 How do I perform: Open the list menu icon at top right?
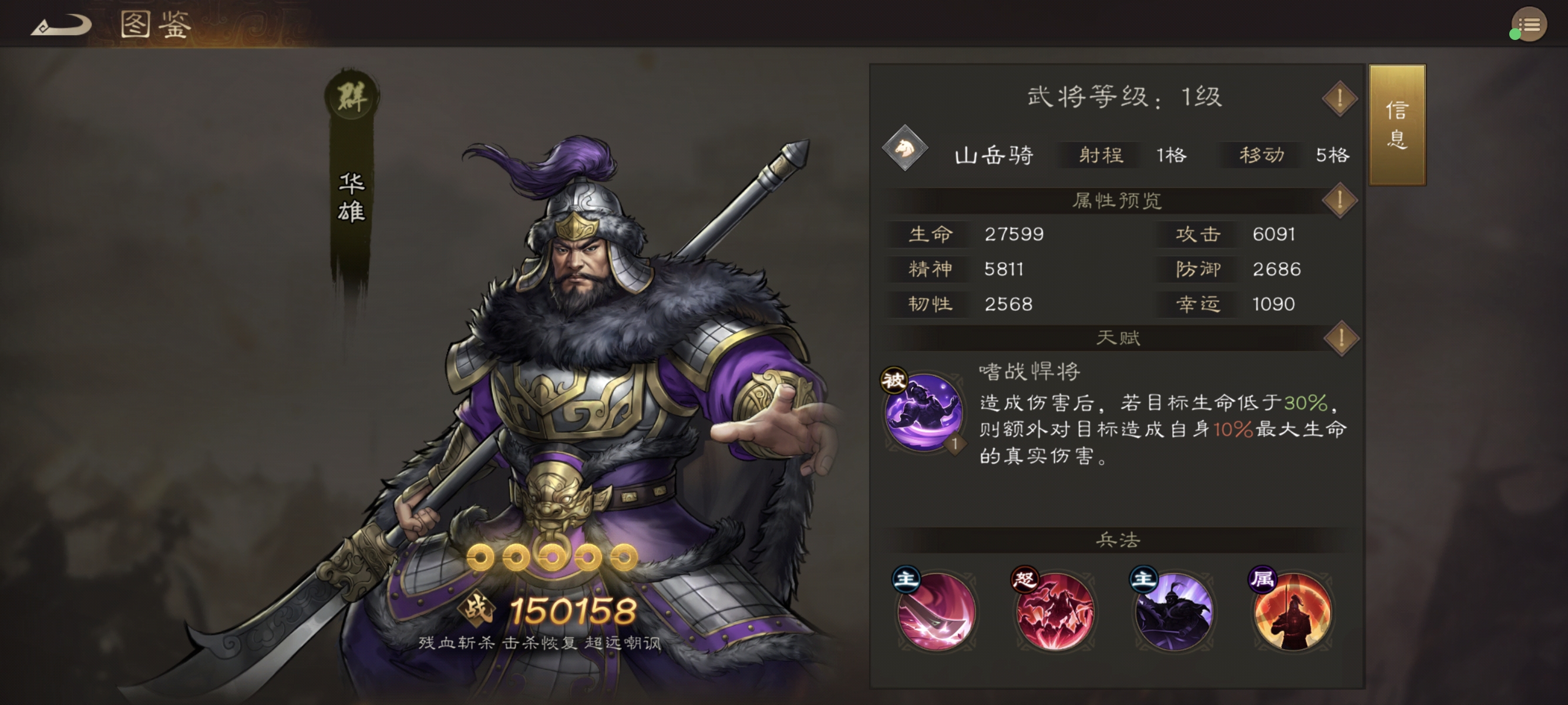[1528, 24]
